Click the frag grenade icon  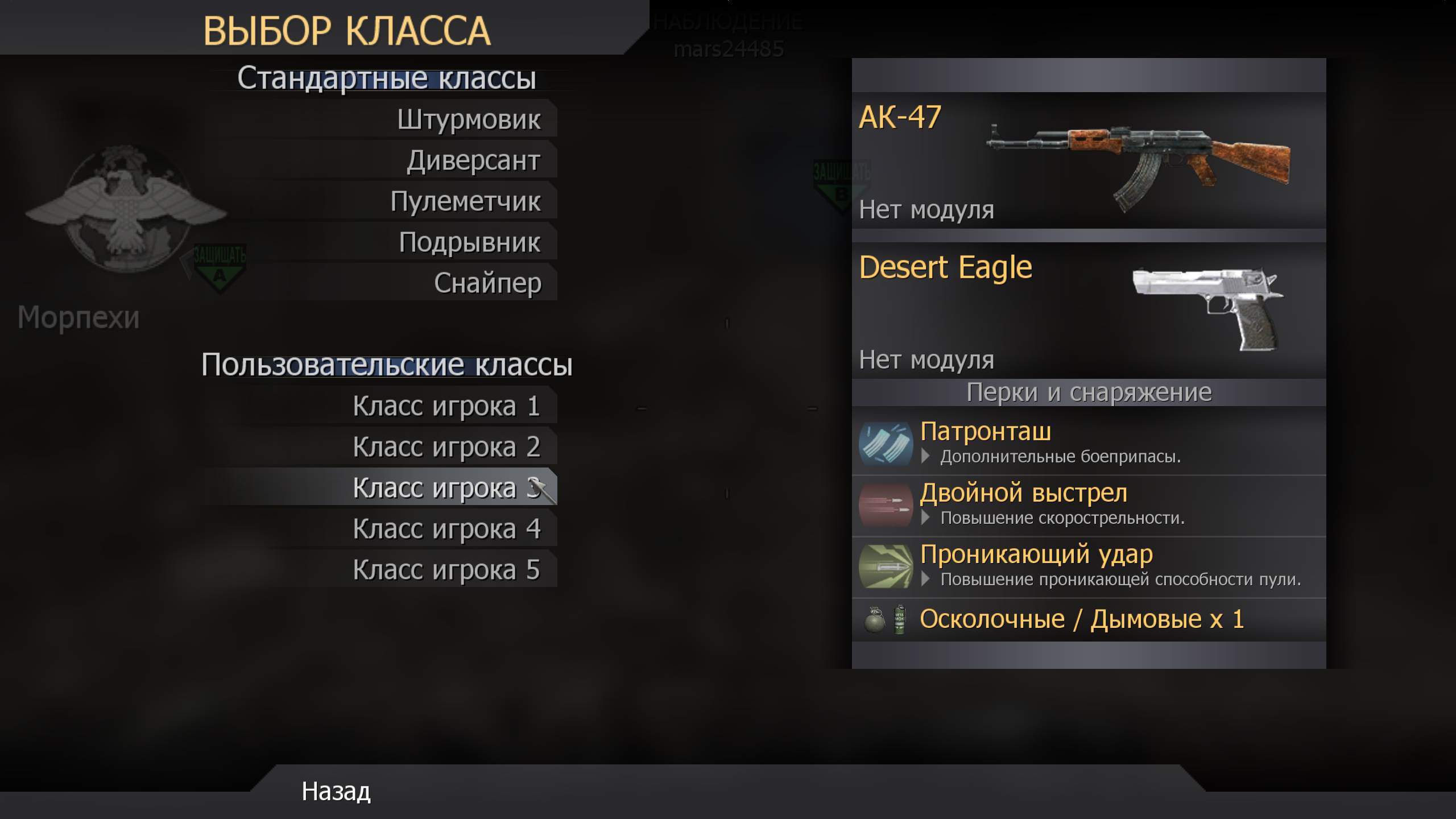click(874, 619)
